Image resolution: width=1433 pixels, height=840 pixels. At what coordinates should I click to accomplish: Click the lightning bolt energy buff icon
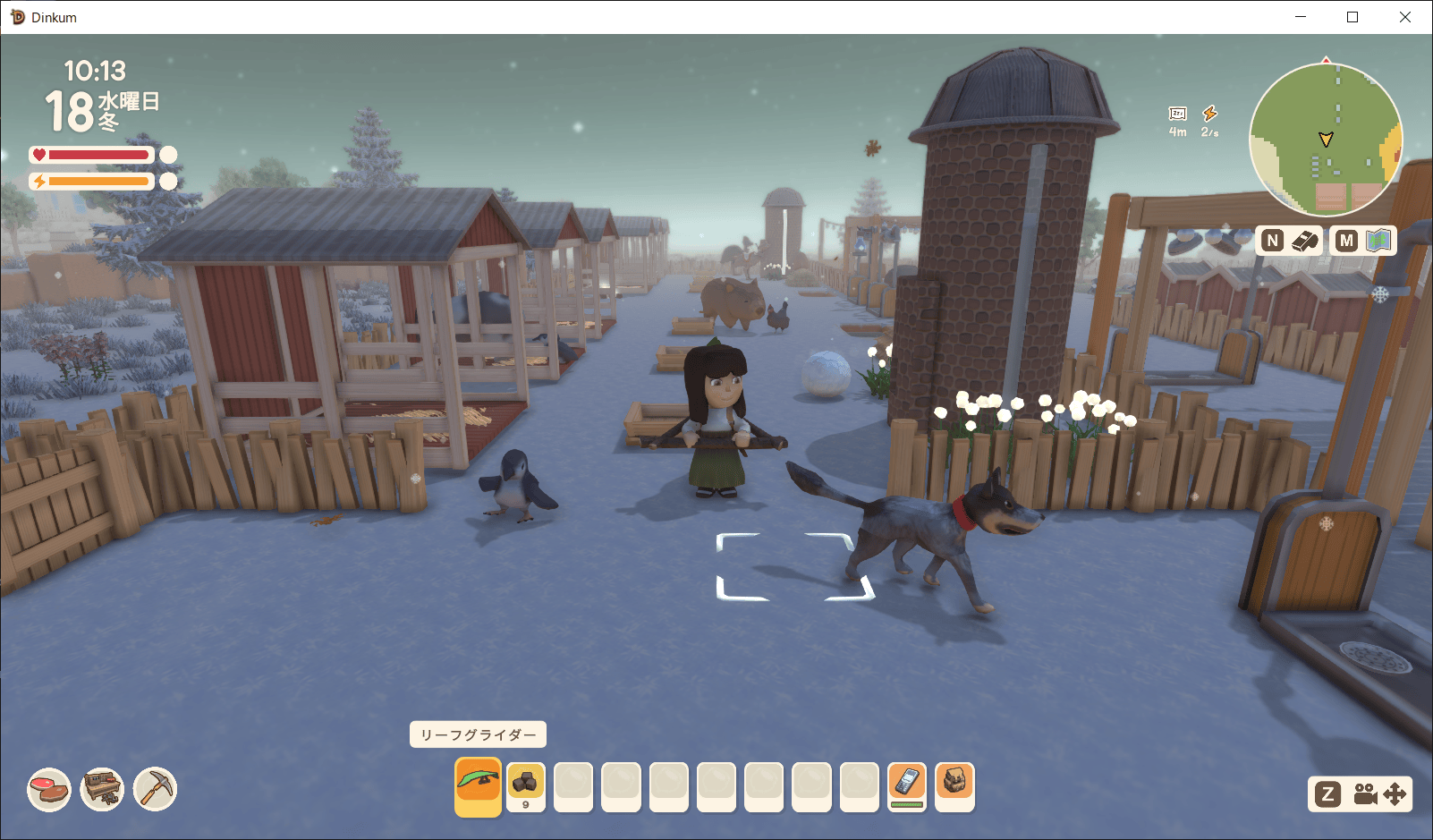tap(1209, 114)
